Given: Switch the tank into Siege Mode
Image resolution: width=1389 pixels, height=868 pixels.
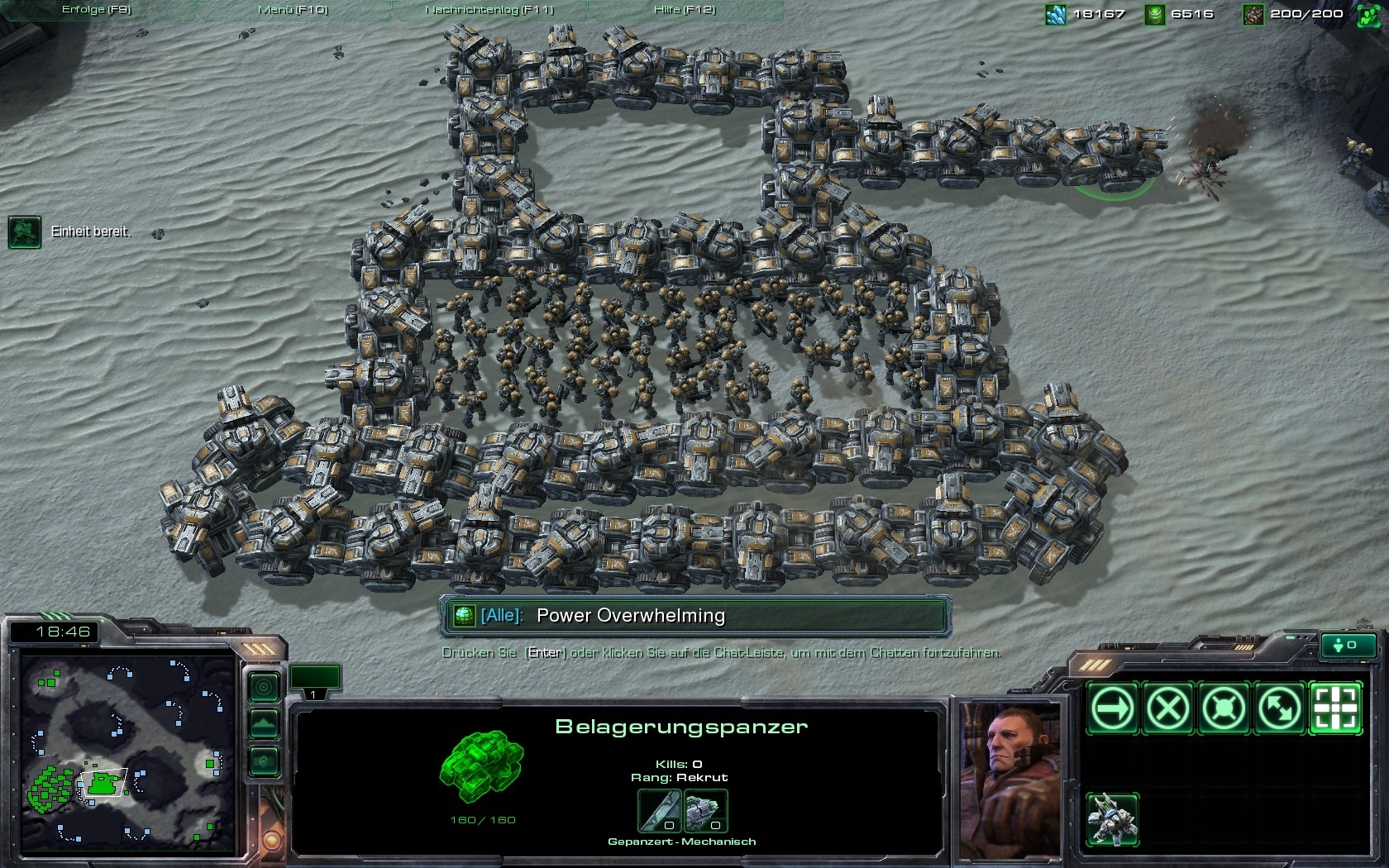Looking at the screenshot, I should (x=1112, y=819).
